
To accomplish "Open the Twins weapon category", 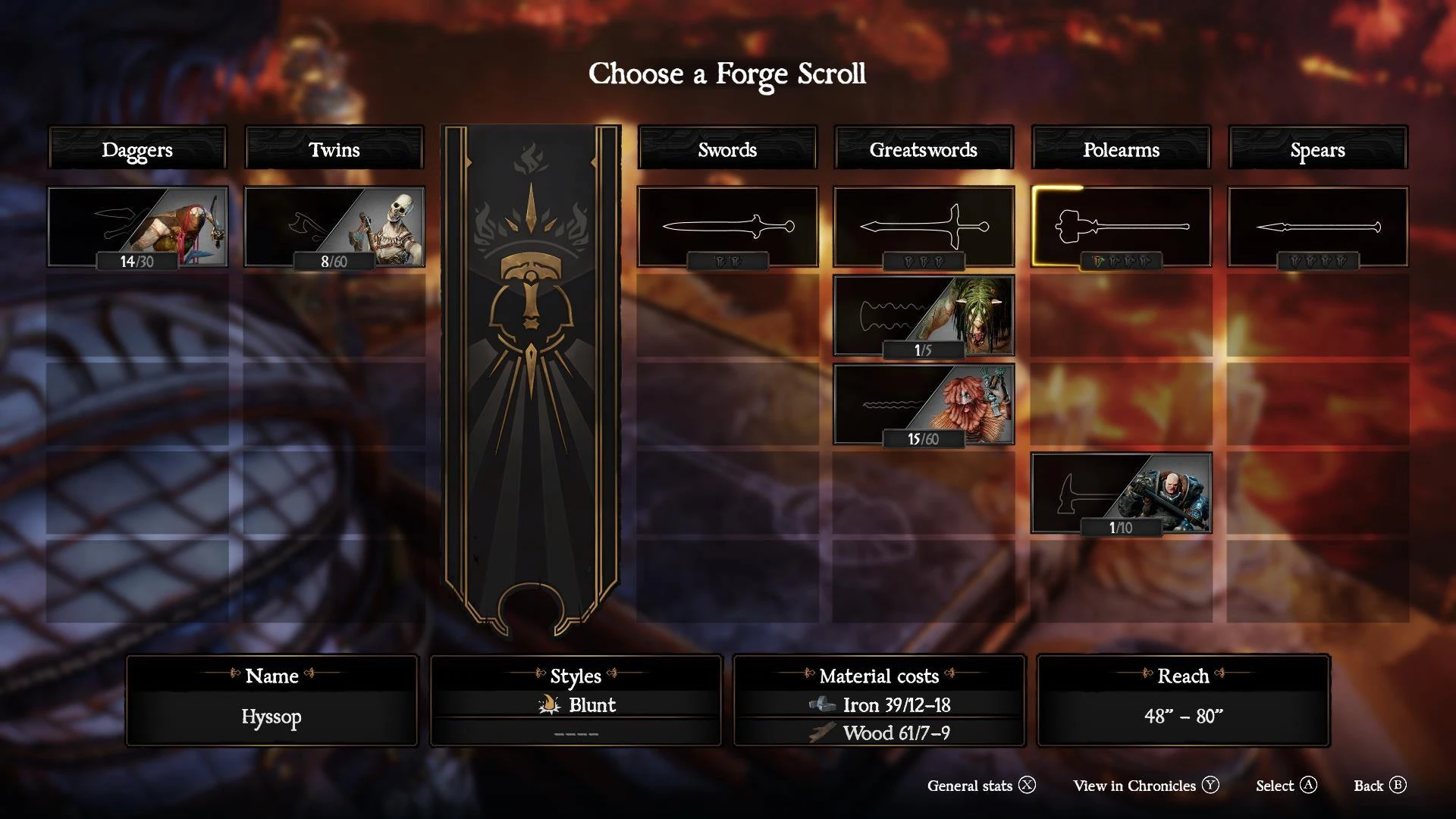I will point(334,149).
